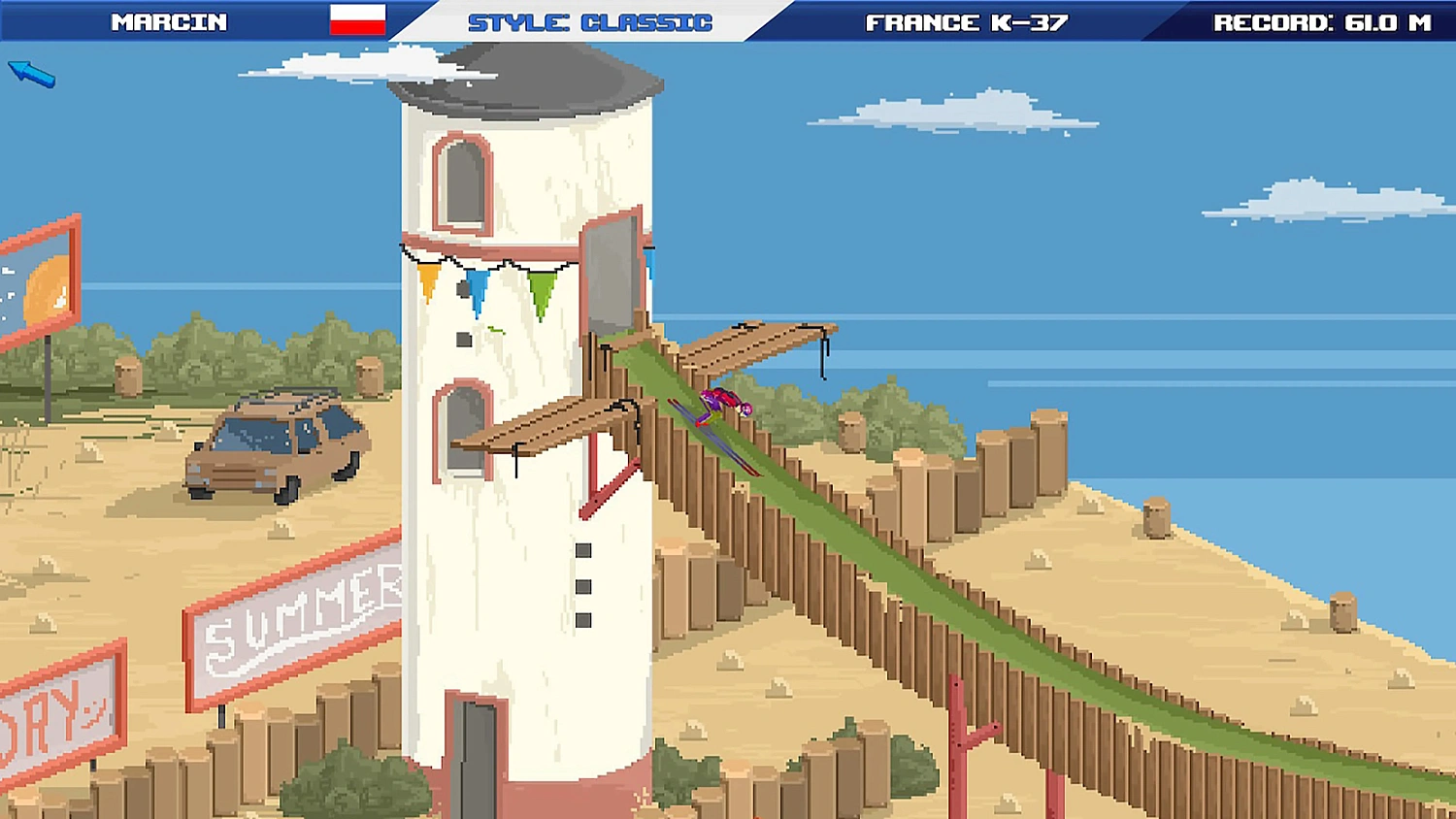The image size is (1456, 819).
Task: Toggle the HUD top bar
Action: (728, 20)
